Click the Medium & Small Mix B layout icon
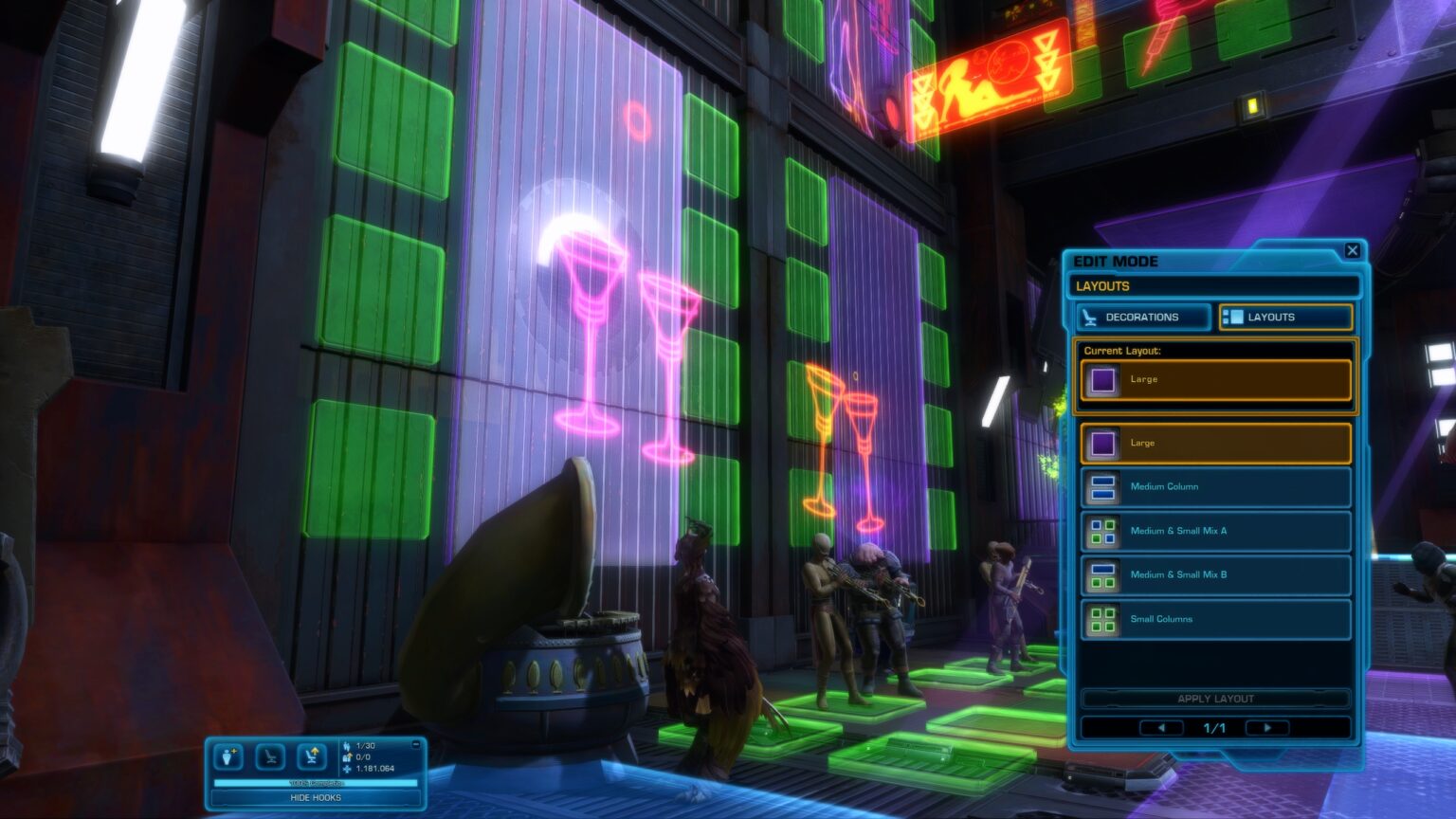The height and width of the screenshot is (819, 1456). 1102,575
